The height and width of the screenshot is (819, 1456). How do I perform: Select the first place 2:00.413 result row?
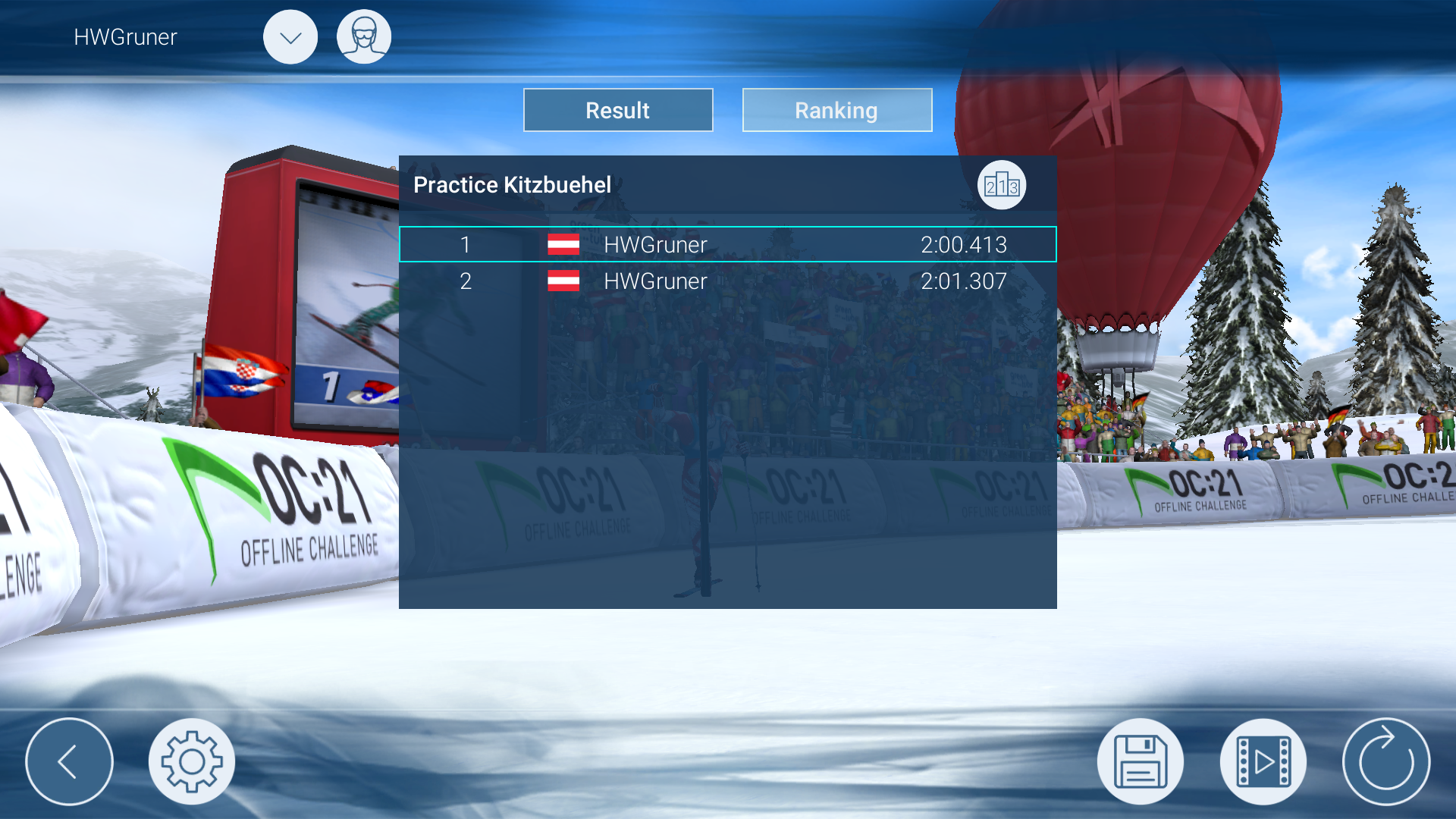pyautogui.click(x=727, y=244)
